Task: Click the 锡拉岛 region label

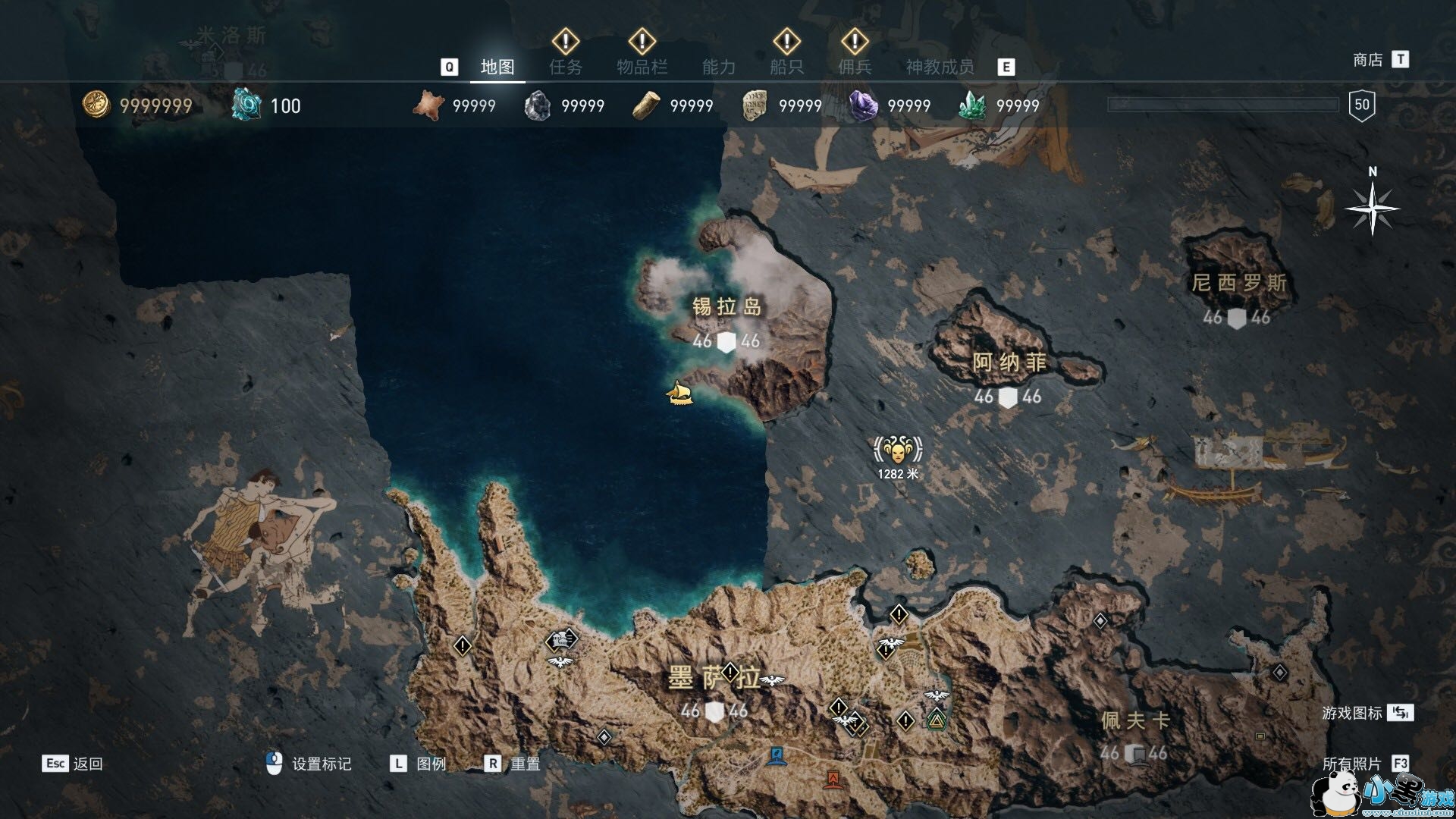Action: [x=726, y=307]
